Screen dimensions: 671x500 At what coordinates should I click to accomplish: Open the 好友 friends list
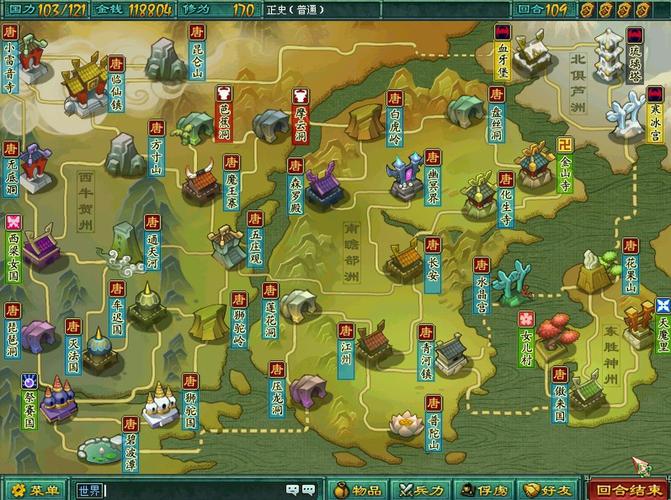coord(547,490)
